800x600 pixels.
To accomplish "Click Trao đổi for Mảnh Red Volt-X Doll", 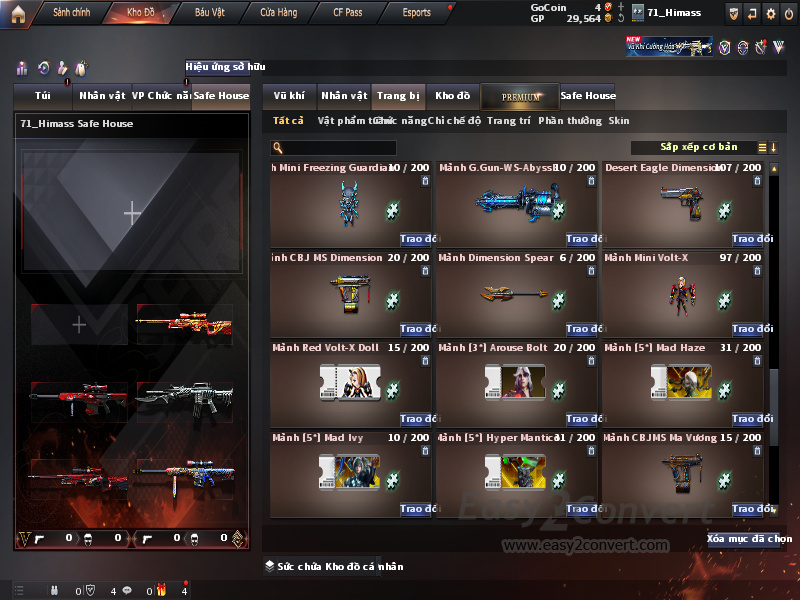I will click(x=418, y=419).
